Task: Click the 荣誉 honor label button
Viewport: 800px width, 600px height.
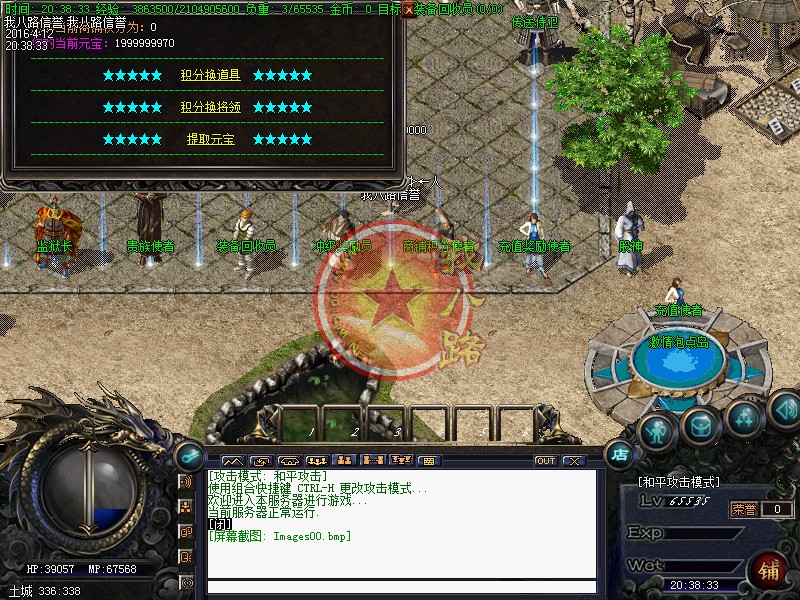Action: [x=743, y=509]
